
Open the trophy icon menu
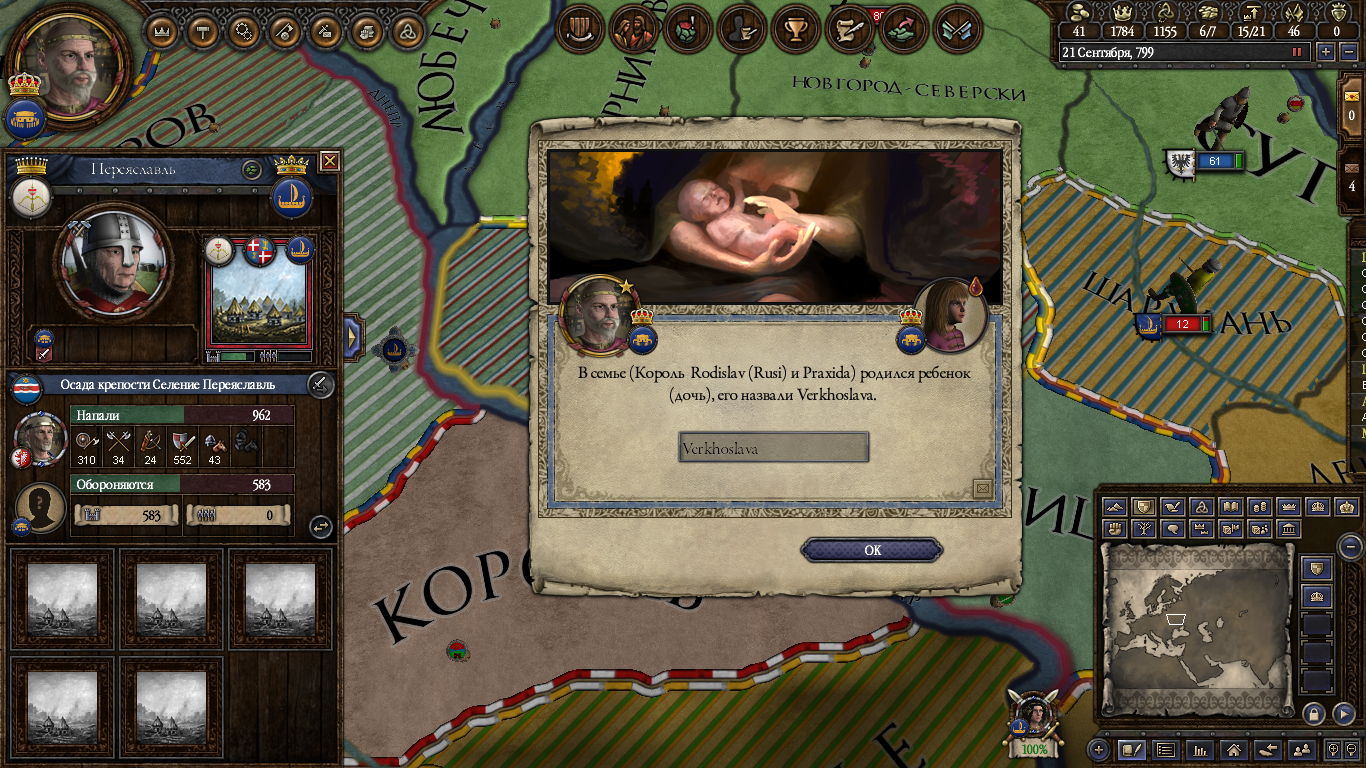[x=796, y=29]
